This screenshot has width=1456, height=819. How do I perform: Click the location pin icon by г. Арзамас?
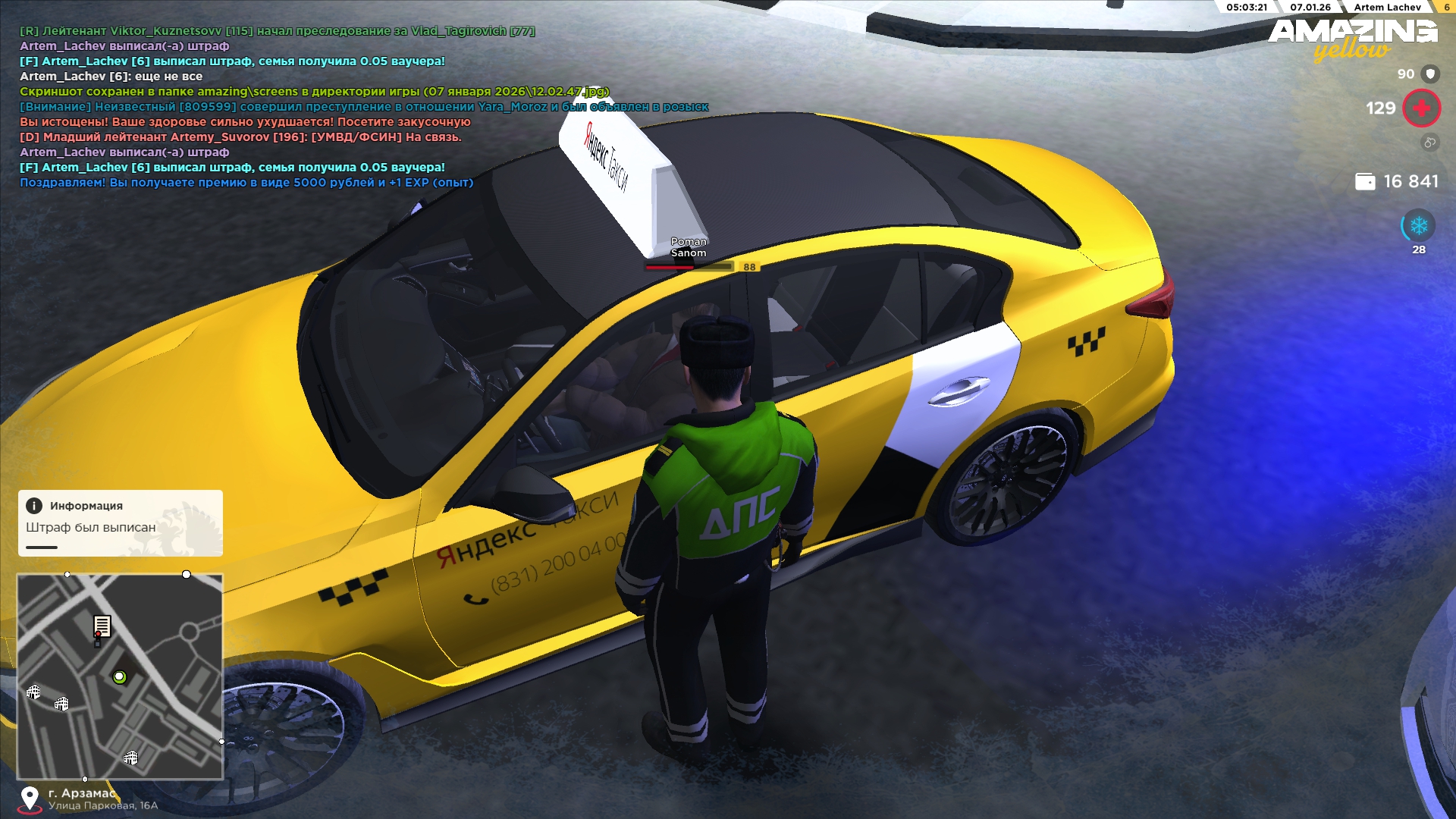30,798
